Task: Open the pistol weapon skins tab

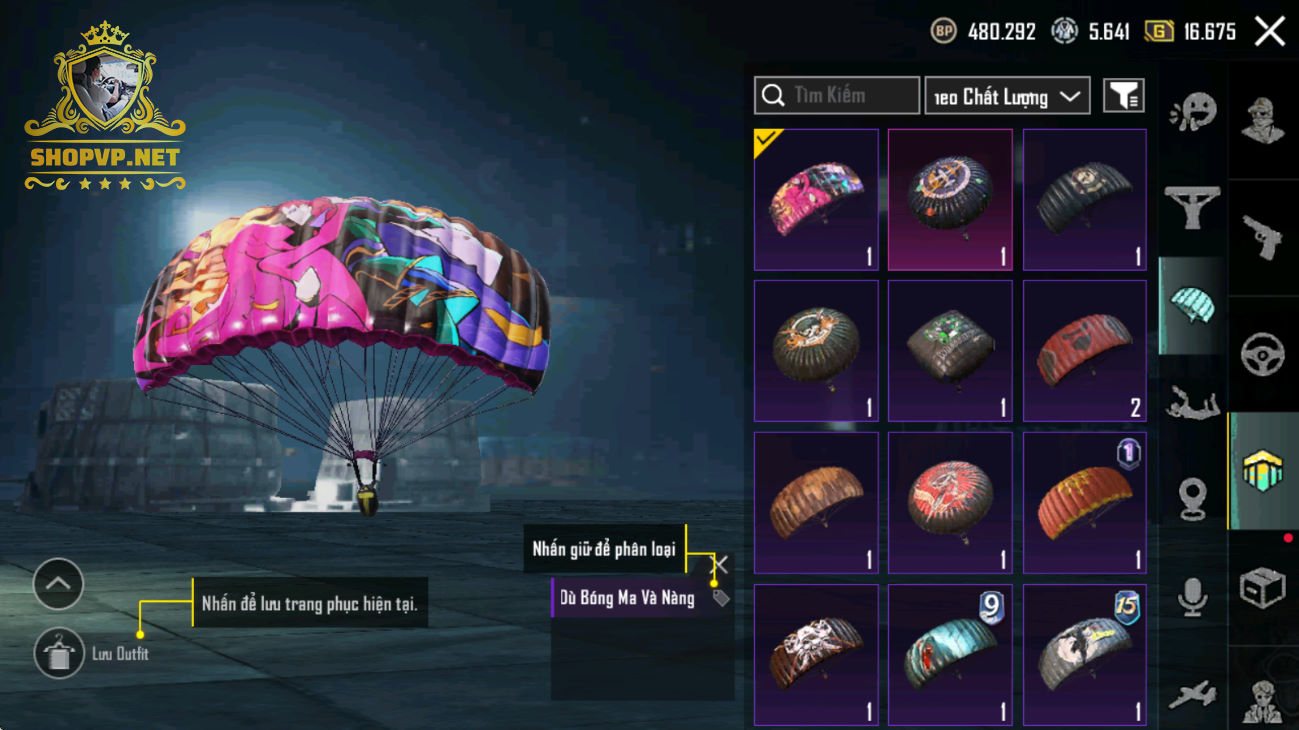Action: 1262,238
